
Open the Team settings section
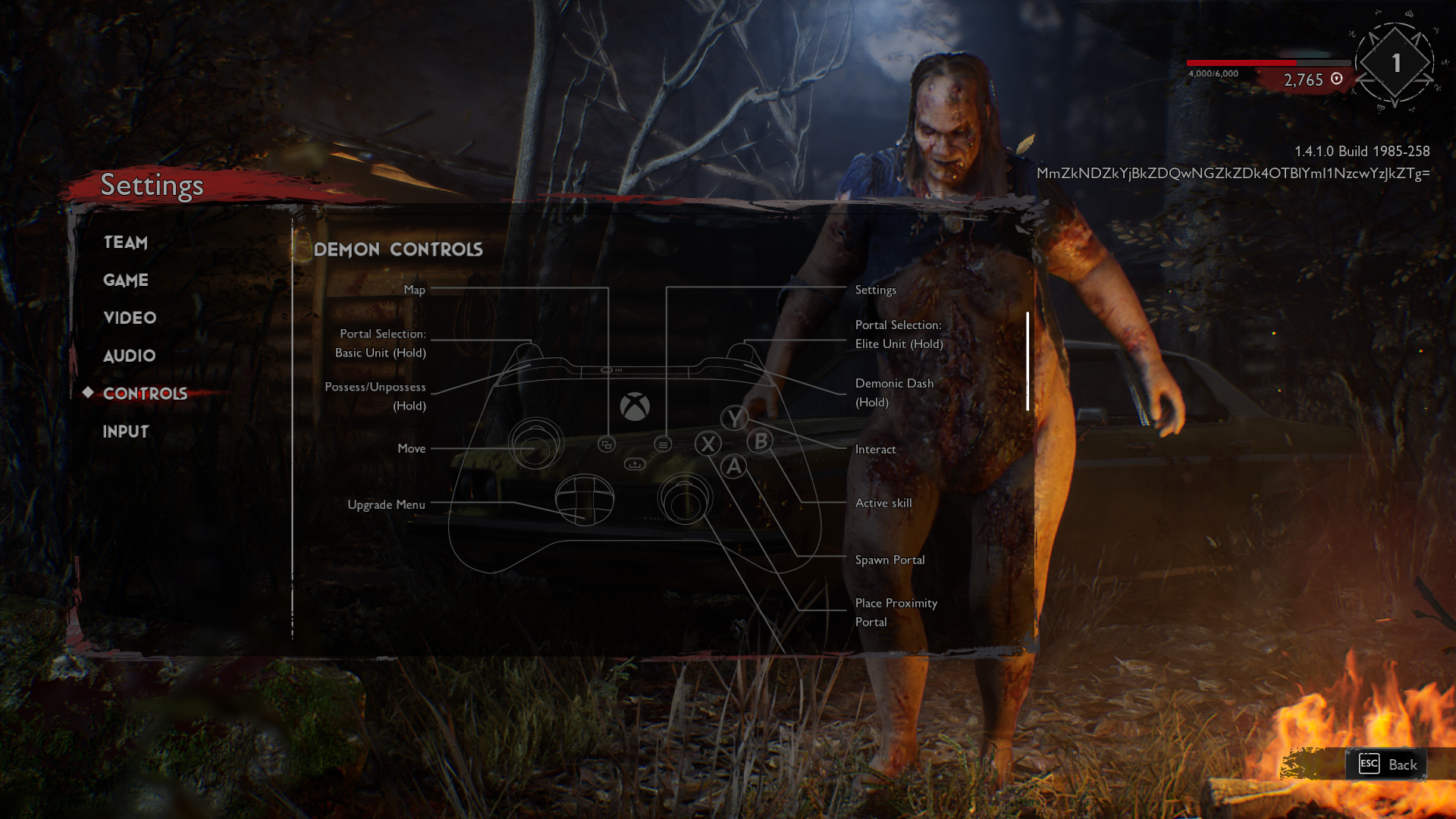[126, 243]
